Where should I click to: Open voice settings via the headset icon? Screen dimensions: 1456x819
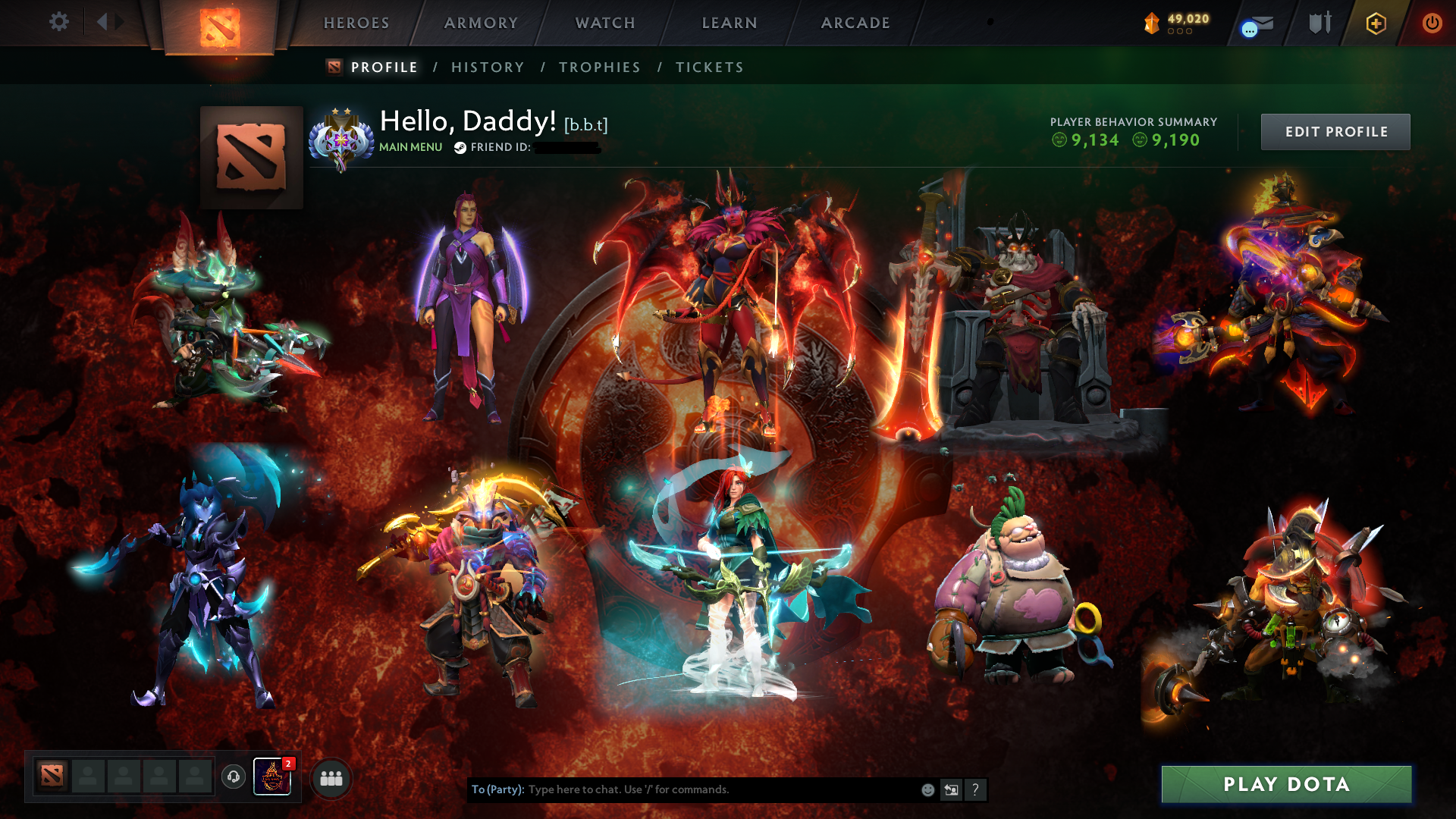click(232, 777)
